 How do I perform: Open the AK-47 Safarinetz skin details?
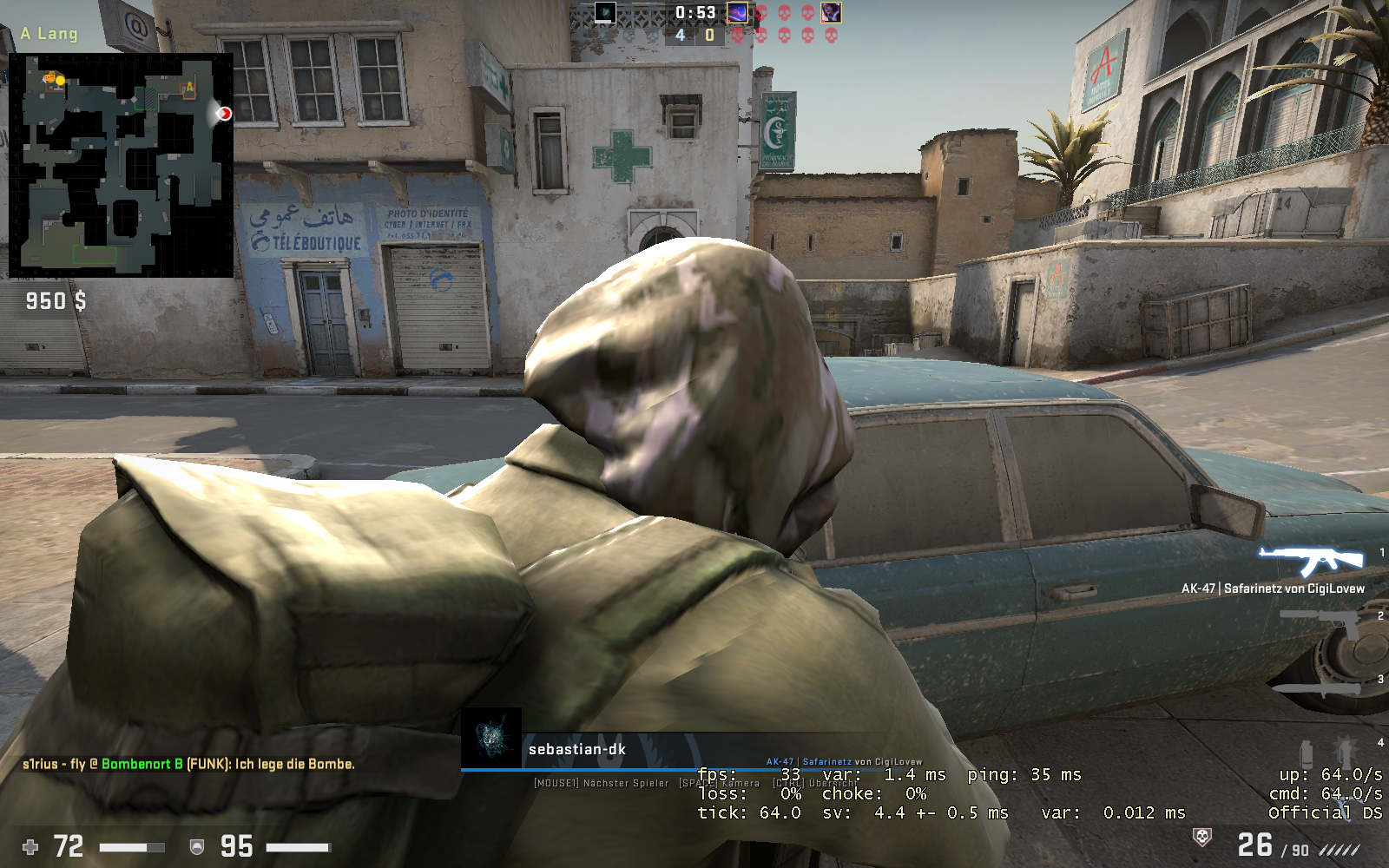[1271, 589]
